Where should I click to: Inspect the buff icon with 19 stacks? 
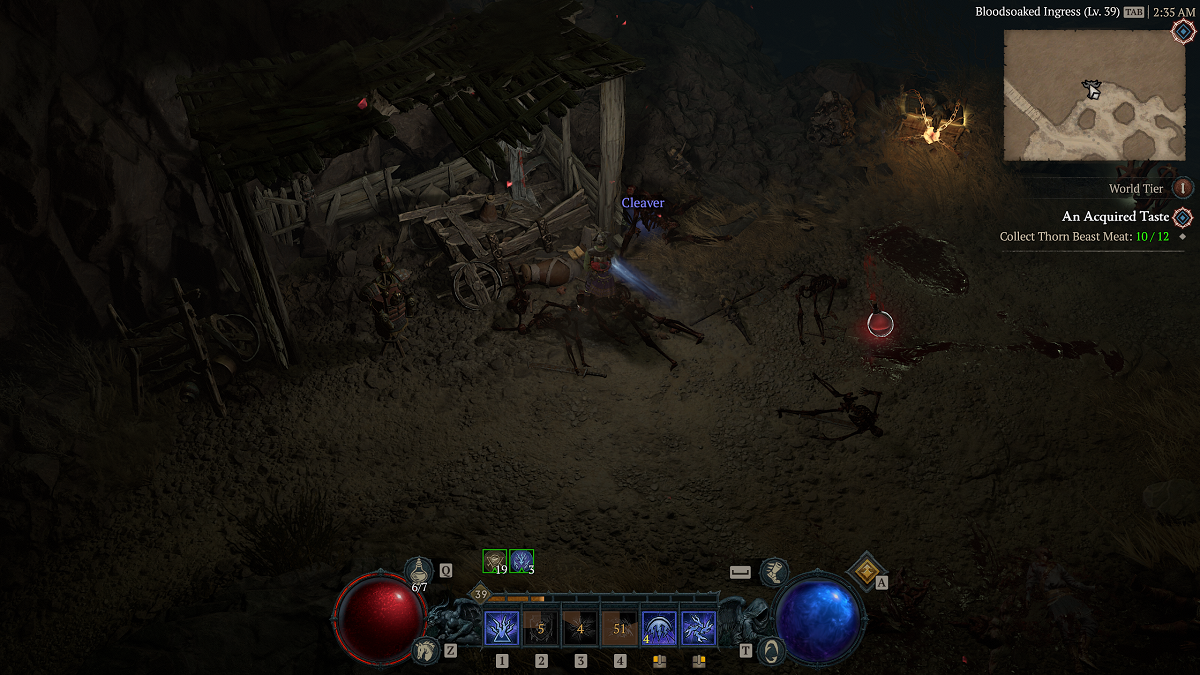click(495, 561)
